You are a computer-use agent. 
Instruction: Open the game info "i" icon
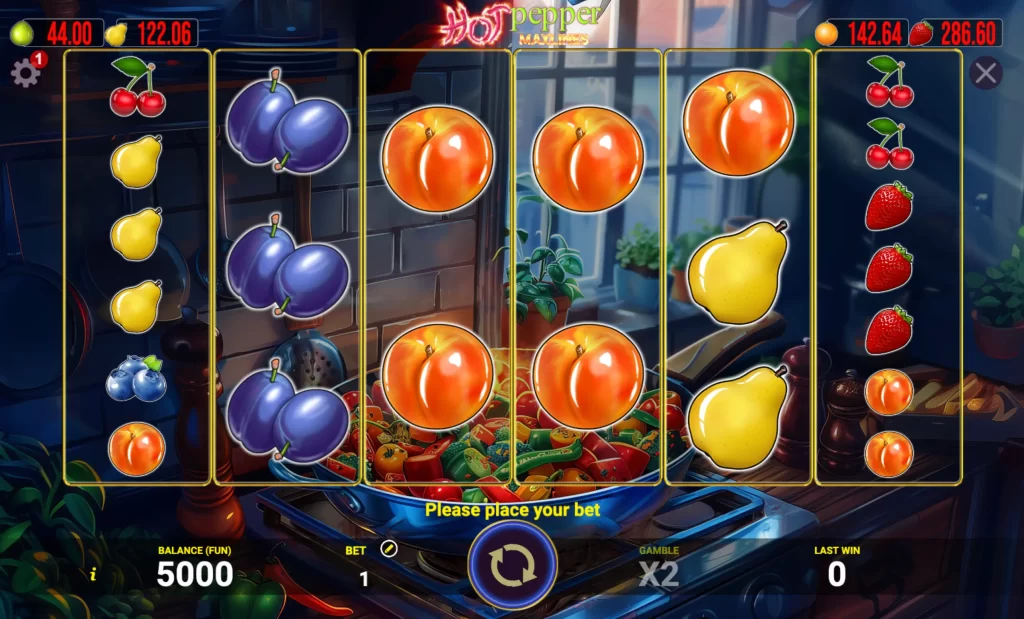[x=93, y=574]
